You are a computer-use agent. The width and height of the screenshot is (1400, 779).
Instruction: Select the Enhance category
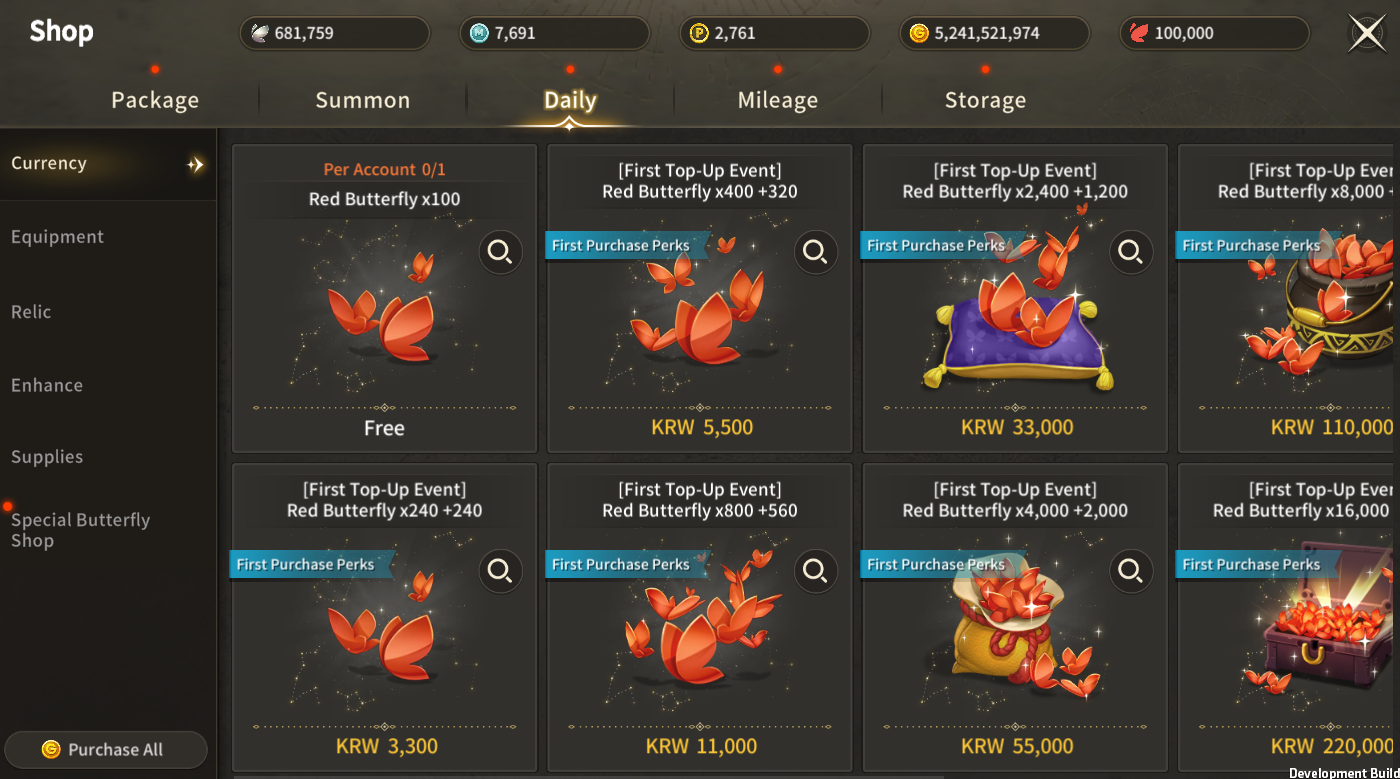point(47,385)
